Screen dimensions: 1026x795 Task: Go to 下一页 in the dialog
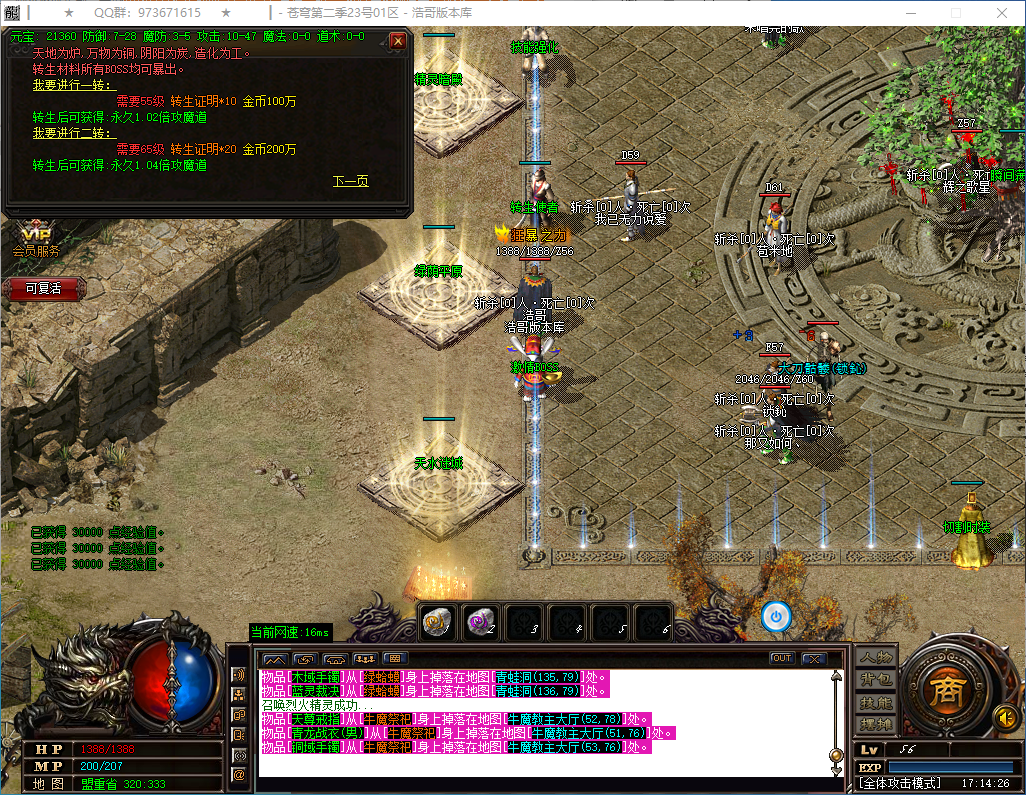[350, 181]
